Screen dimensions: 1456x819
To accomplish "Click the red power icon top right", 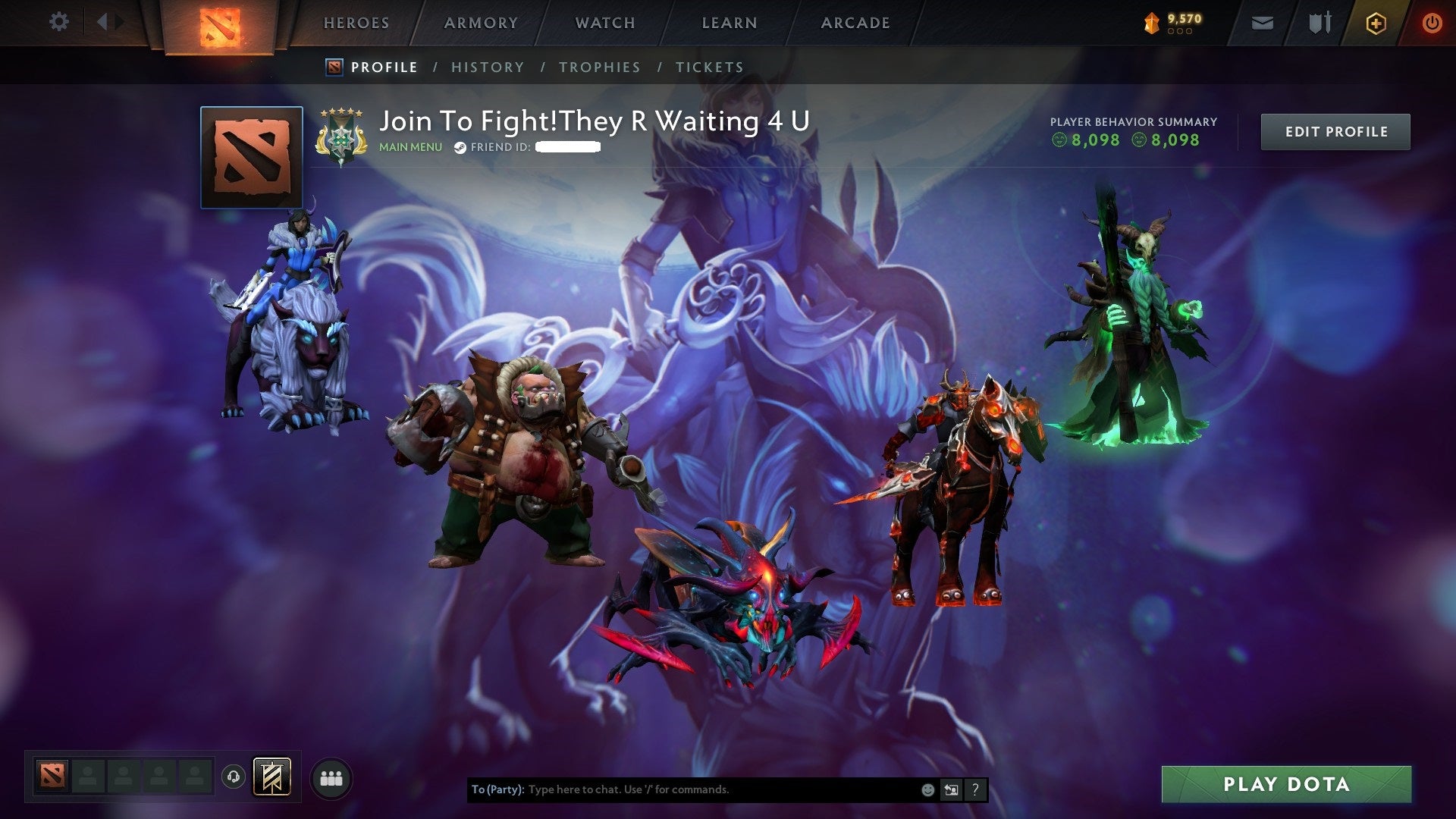I will coord(1432,22).
